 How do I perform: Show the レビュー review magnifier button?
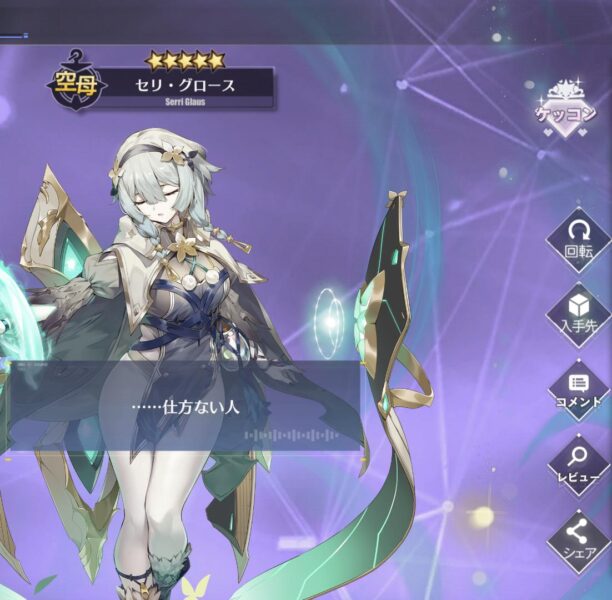579,463
